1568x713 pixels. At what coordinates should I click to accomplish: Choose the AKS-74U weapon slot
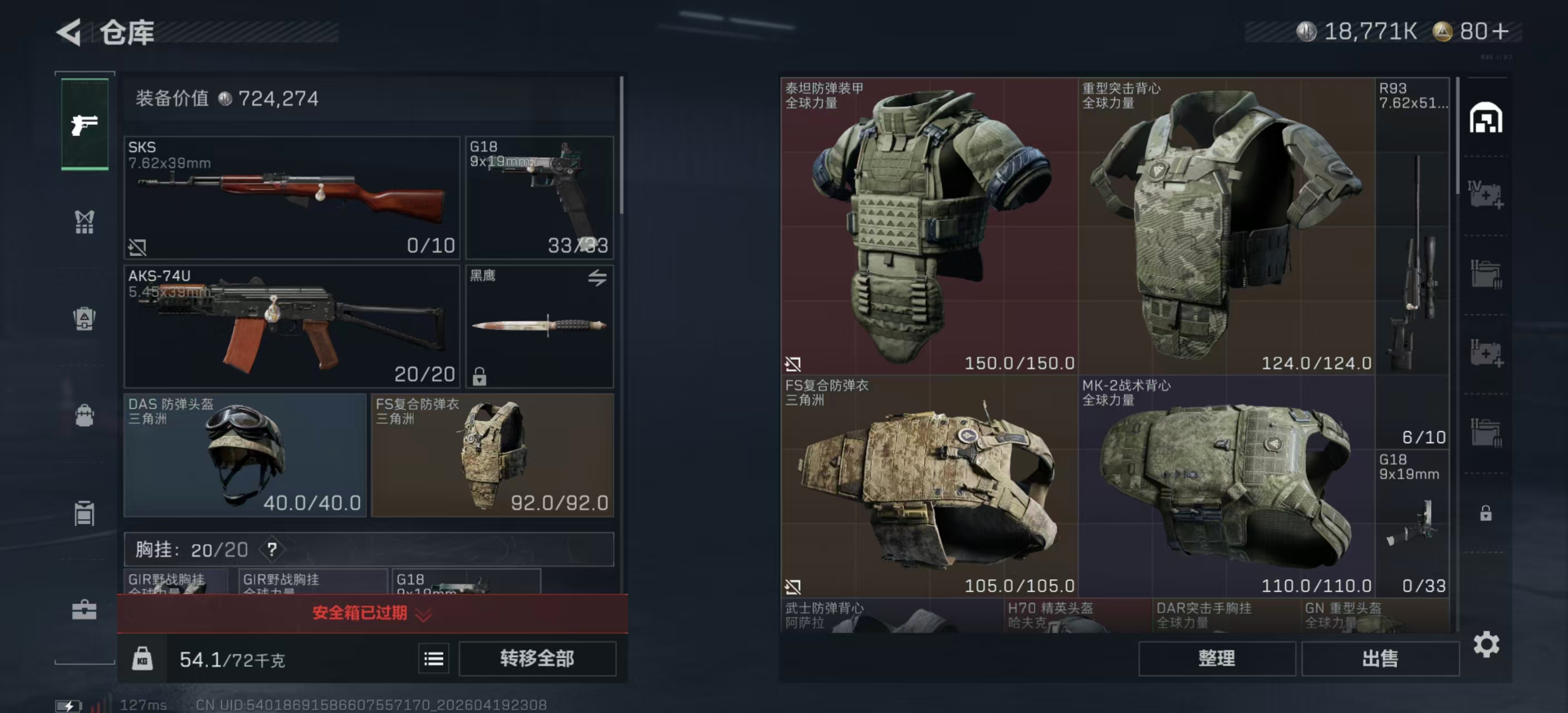tap(292, 326)
